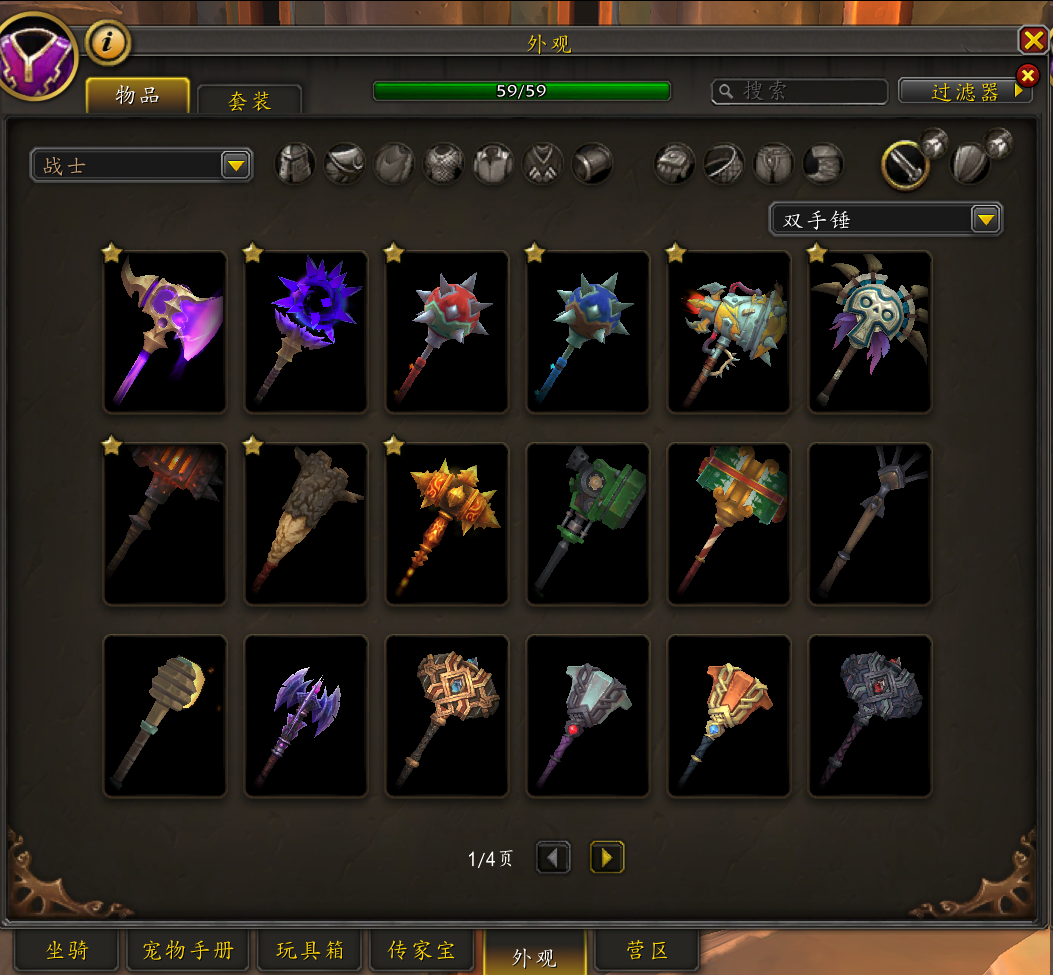Show the 传家宝 heirlooms tab
The width and height of the screenshot is (1053, 975).
[x=422, y=950]
